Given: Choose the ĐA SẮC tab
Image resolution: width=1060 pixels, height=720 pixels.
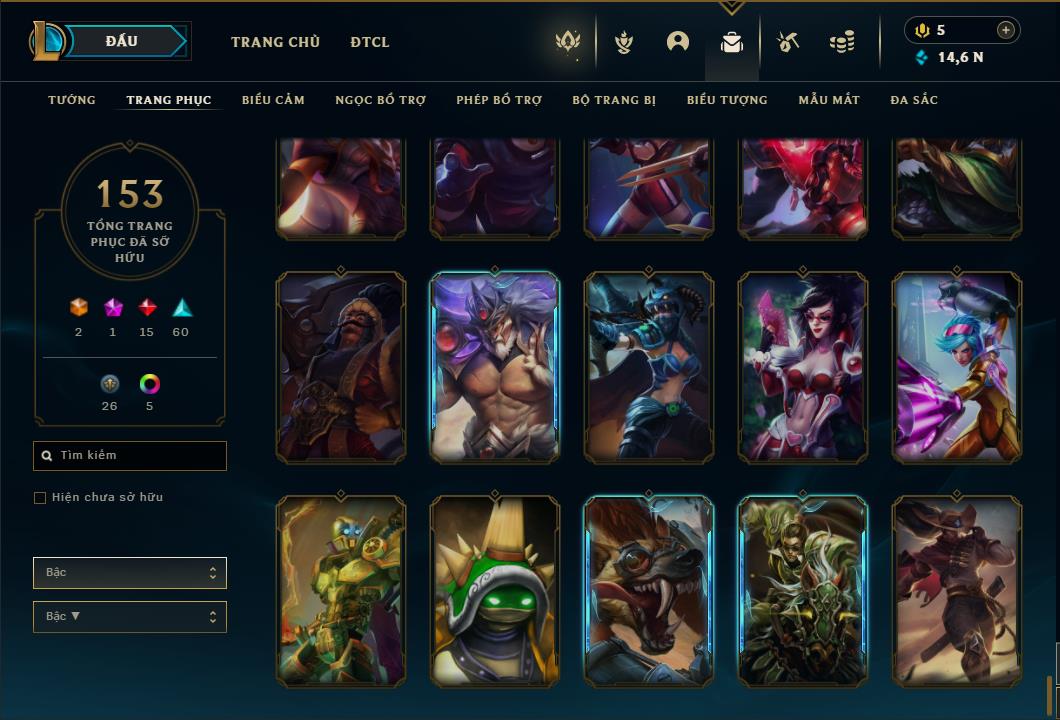Looking at the screenshot, I should (914, 100).
